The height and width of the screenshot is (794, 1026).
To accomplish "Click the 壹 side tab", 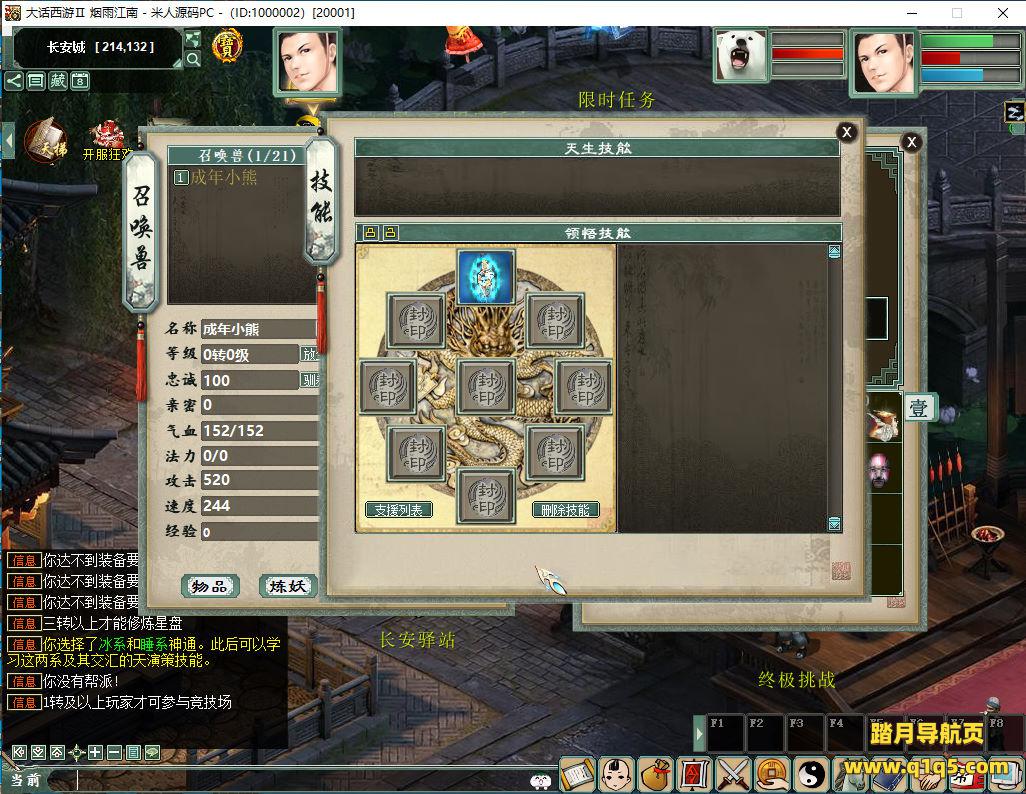I will 918,407.
